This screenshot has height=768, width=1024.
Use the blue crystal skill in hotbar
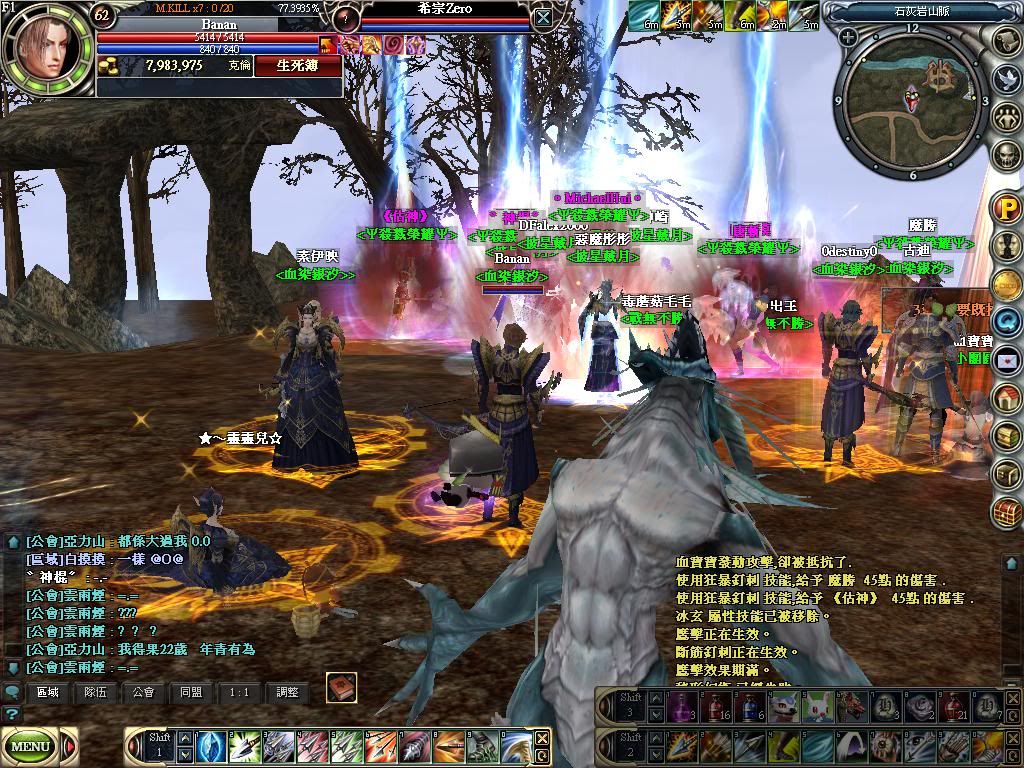211,745
